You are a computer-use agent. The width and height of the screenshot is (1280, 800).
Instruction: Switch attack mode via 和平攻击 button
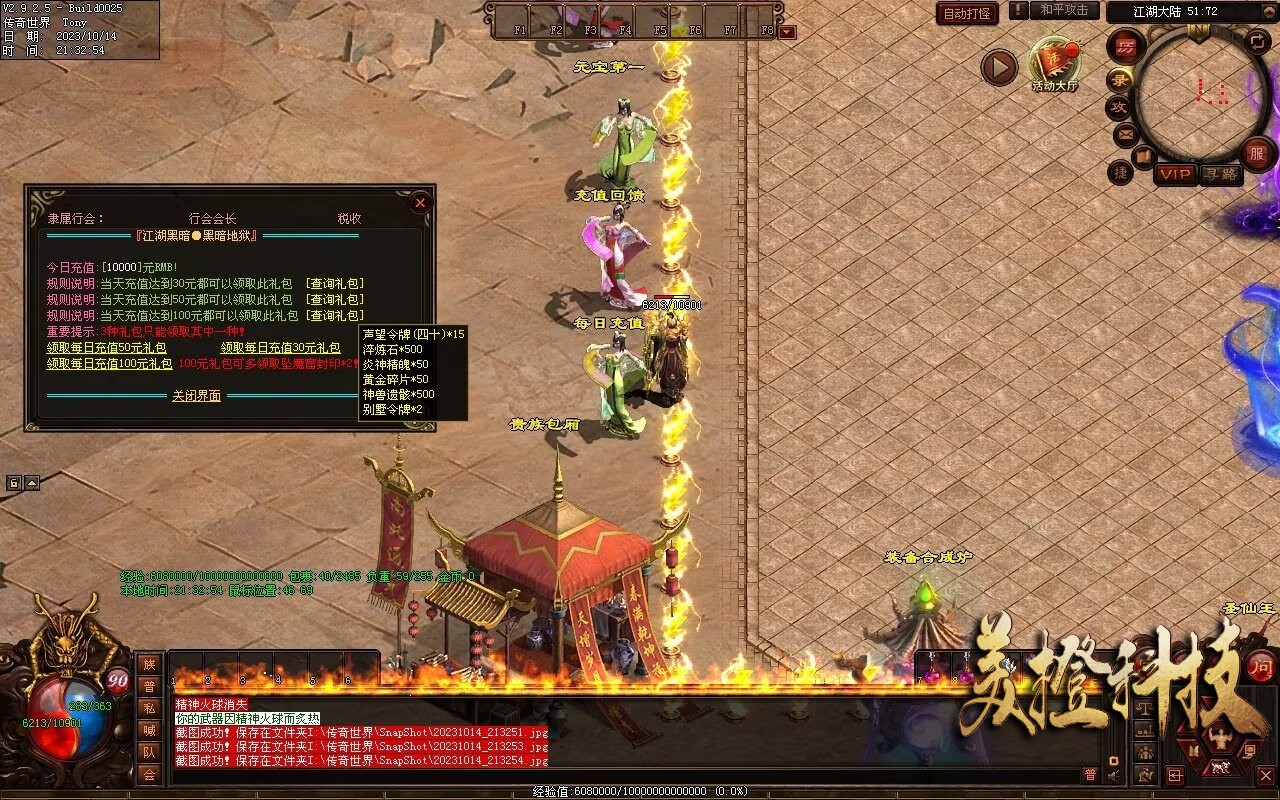pos(1063,10)
